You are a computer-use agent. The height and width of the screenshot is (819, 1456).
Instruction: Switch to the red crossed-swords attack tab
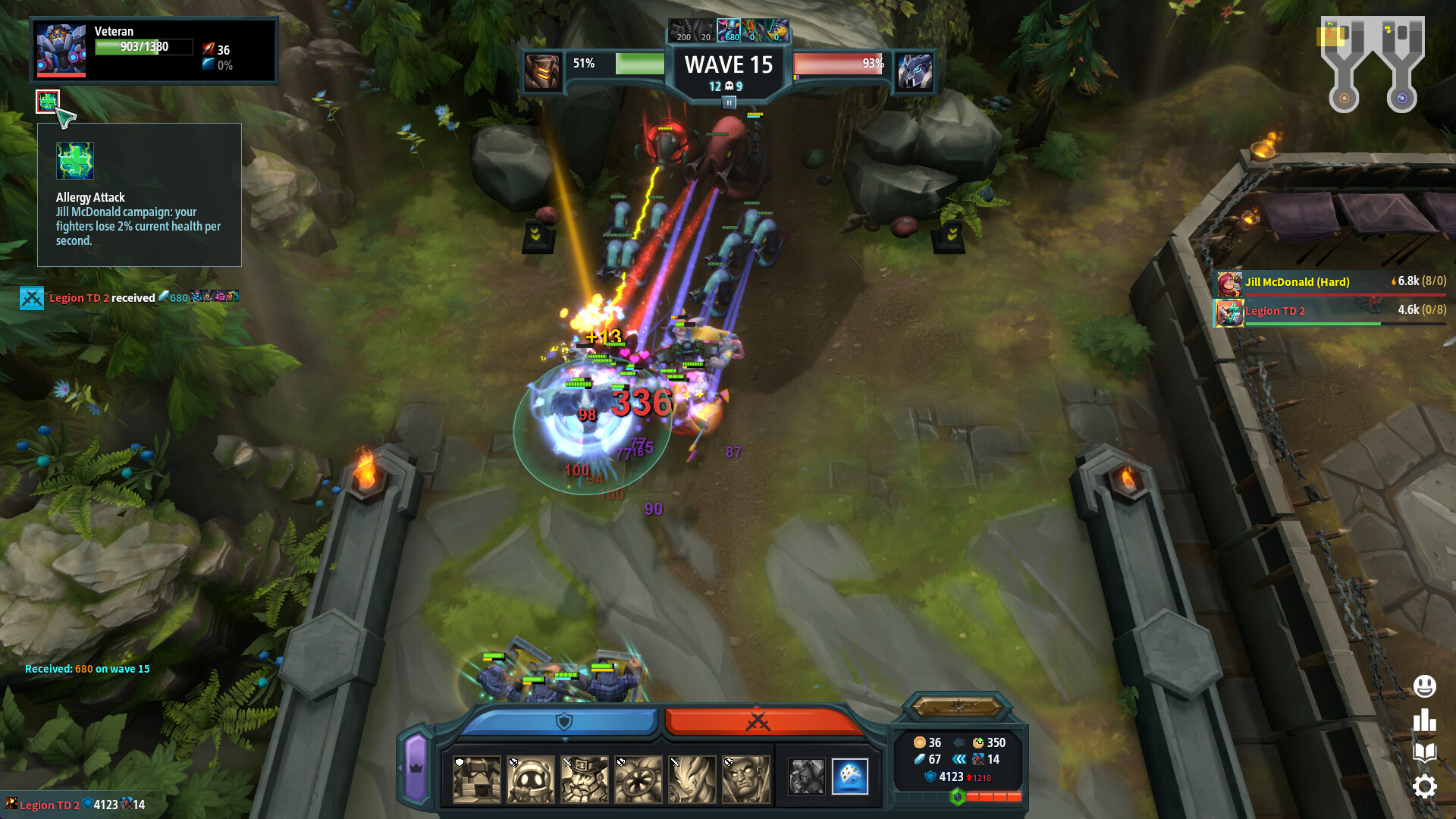coord(758,720)
